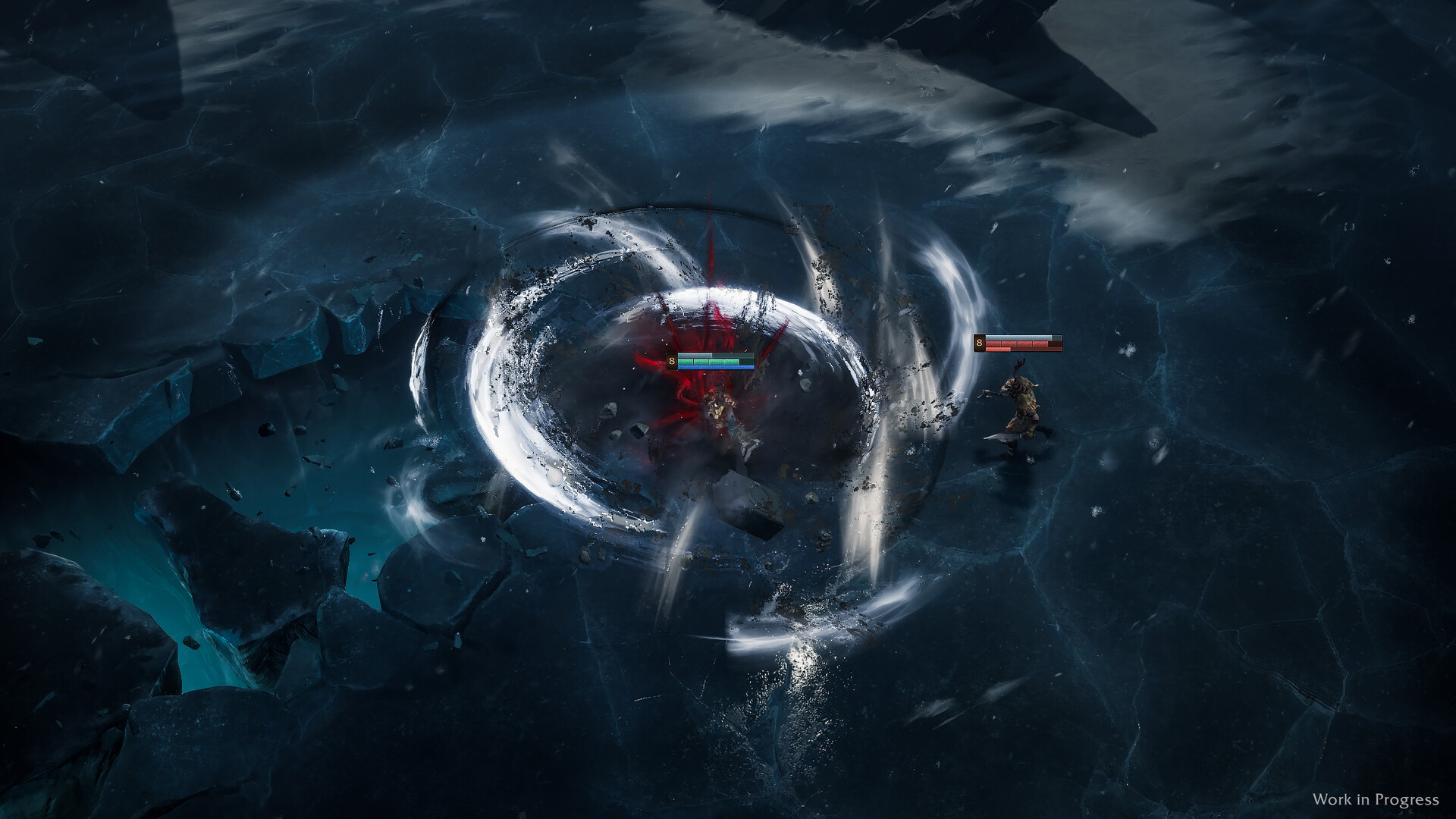Click the player's level 8 badge

click(x=671, y=360)
